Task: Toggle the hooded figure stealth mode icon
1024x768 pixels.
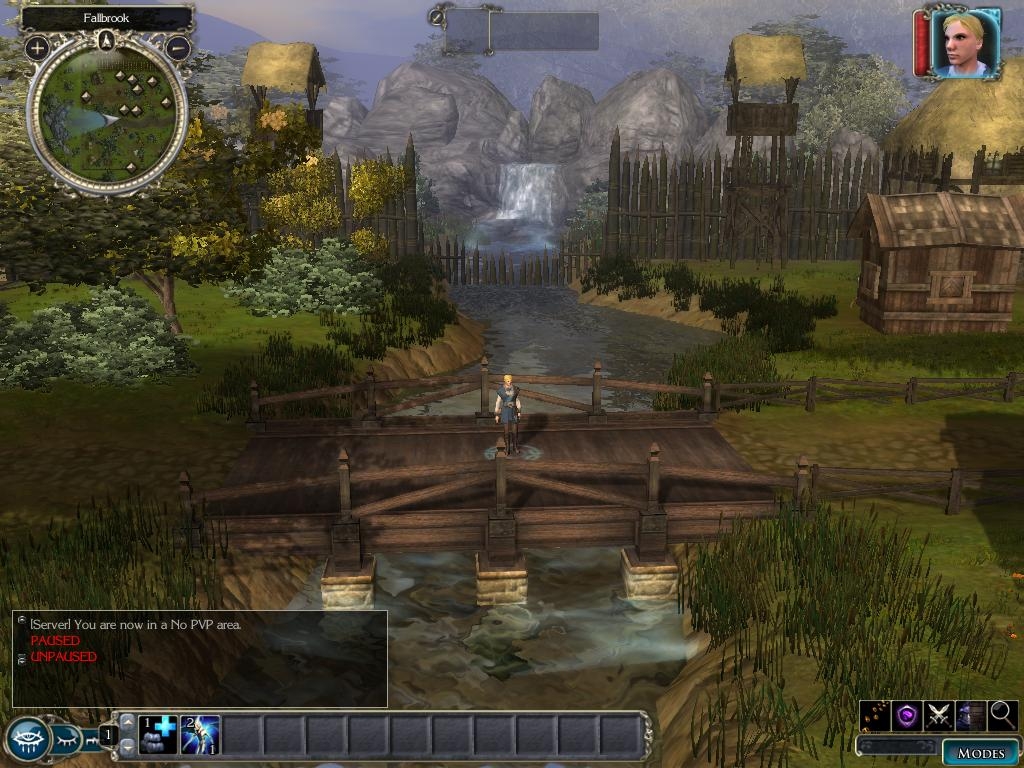Action: tap(970, 715)
